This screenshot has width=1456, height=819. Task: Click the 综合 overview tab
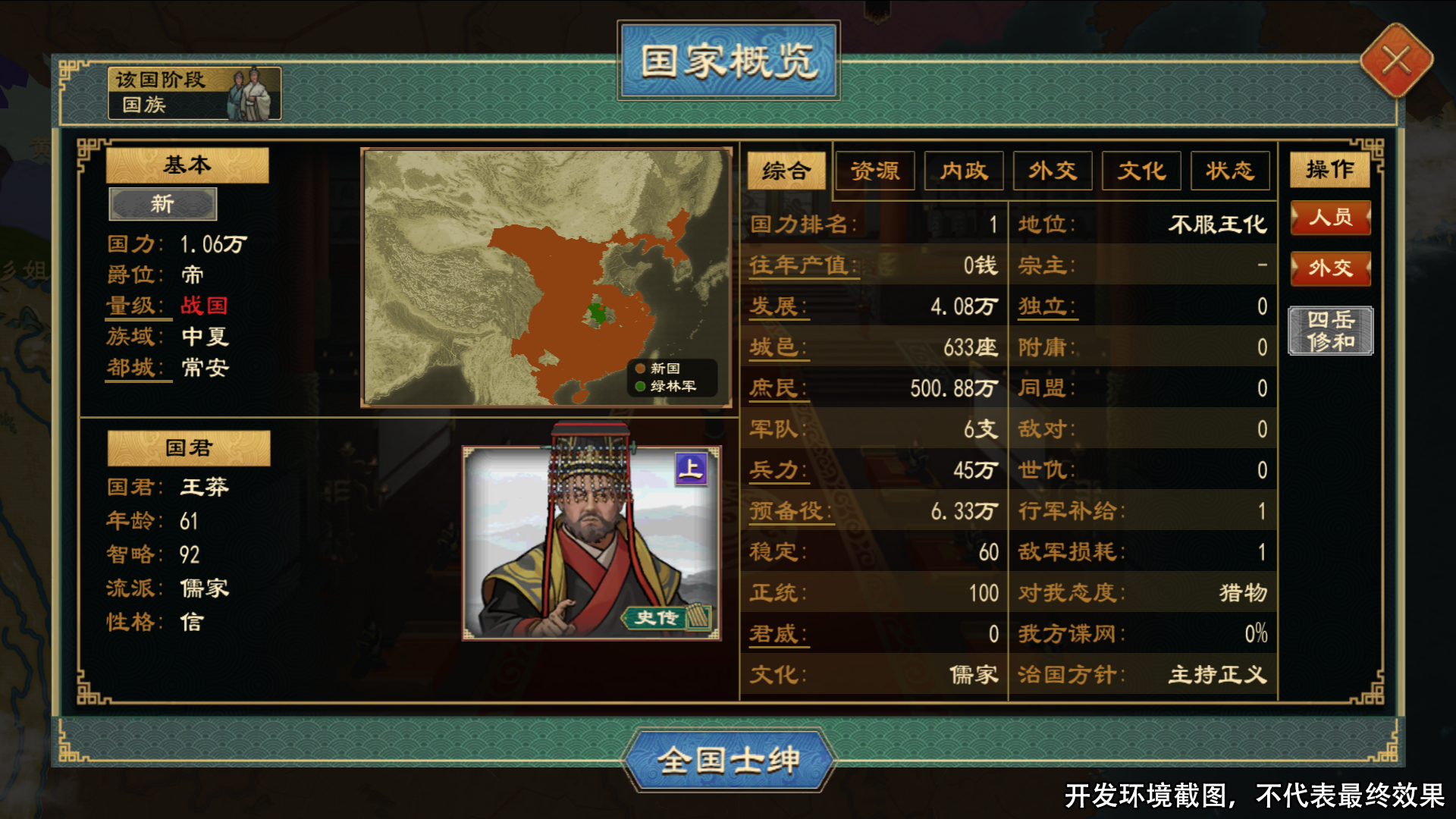pos(785,171)
